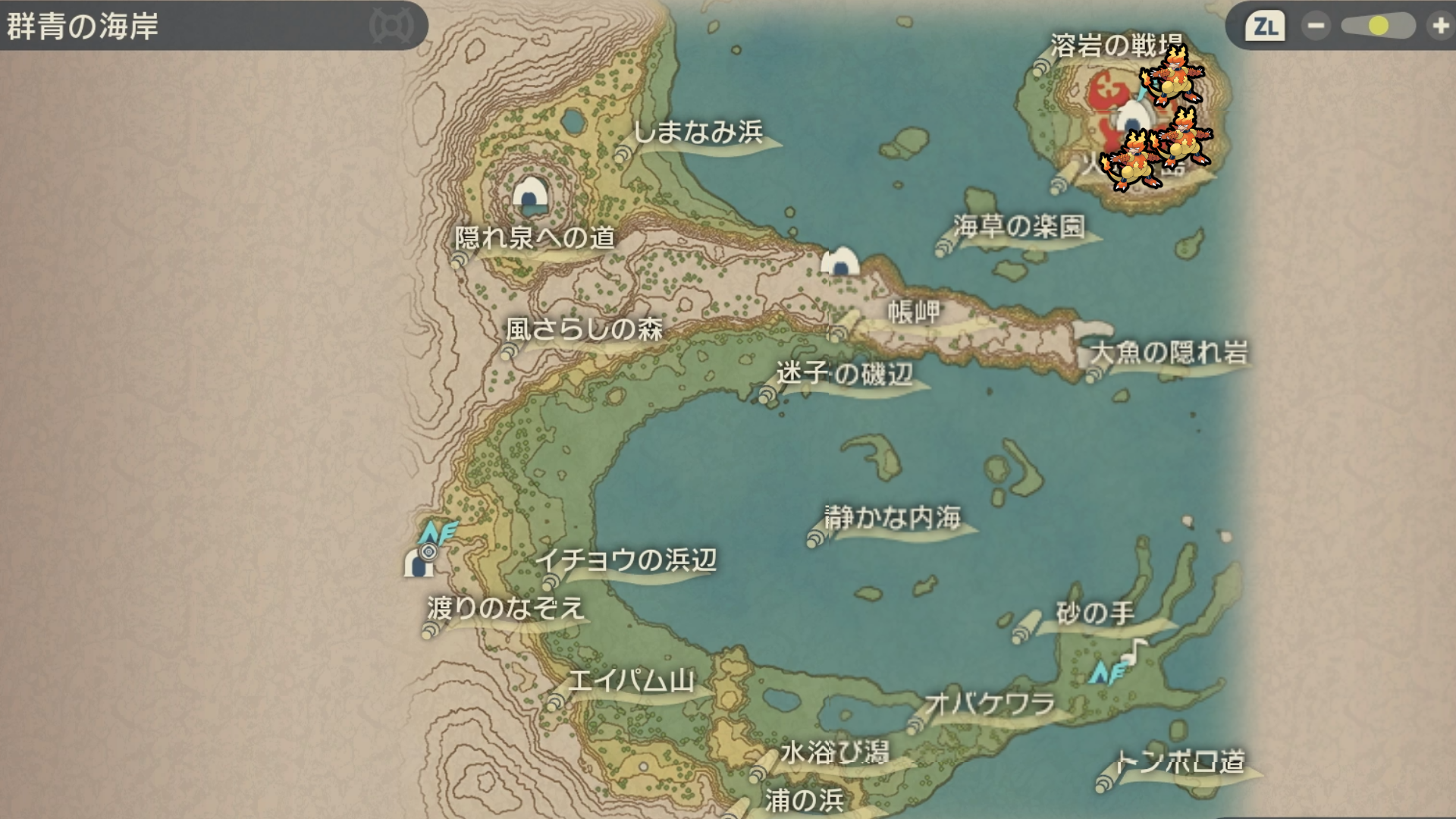
Task: Click the 大魚の隠れ岩 location label
Action: point(1169,353)
